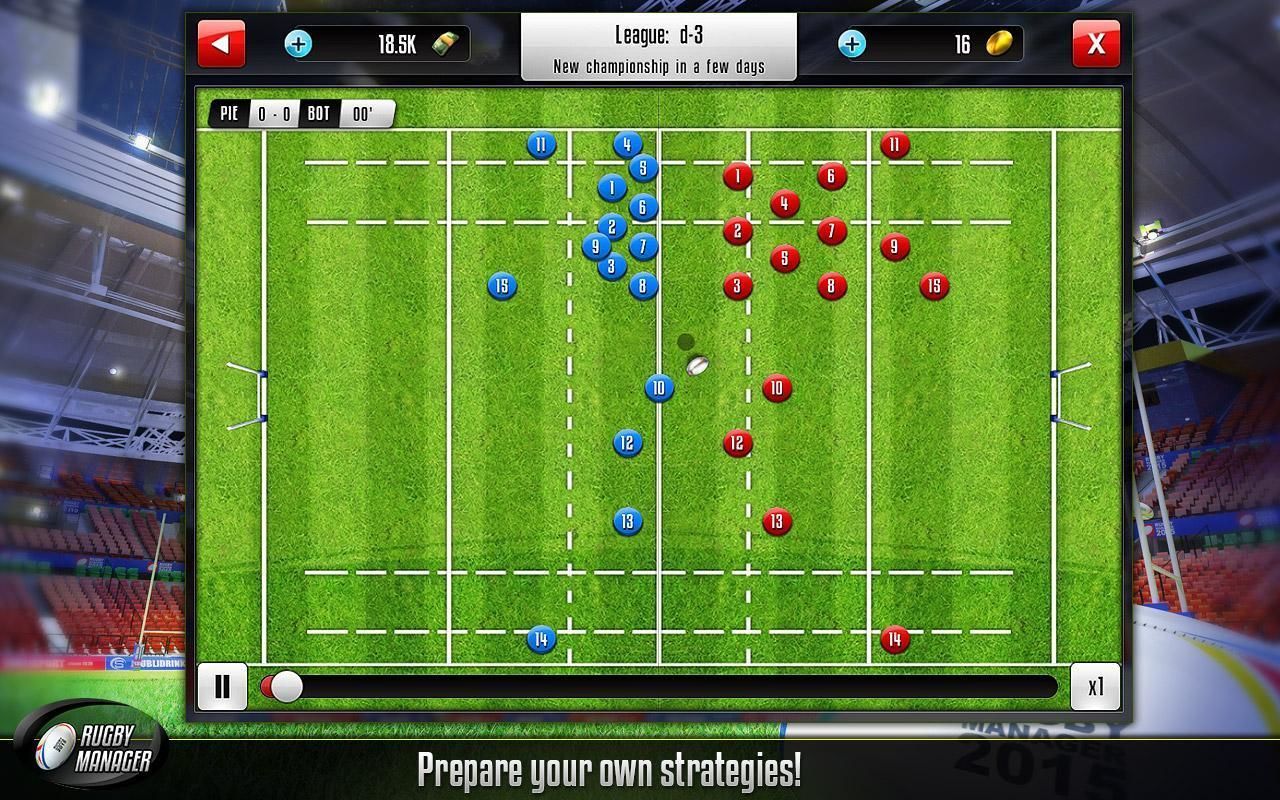This screenshot has height=800, width=1280.
Task: Select red player number 13
Action: click(x=775, y=519)
